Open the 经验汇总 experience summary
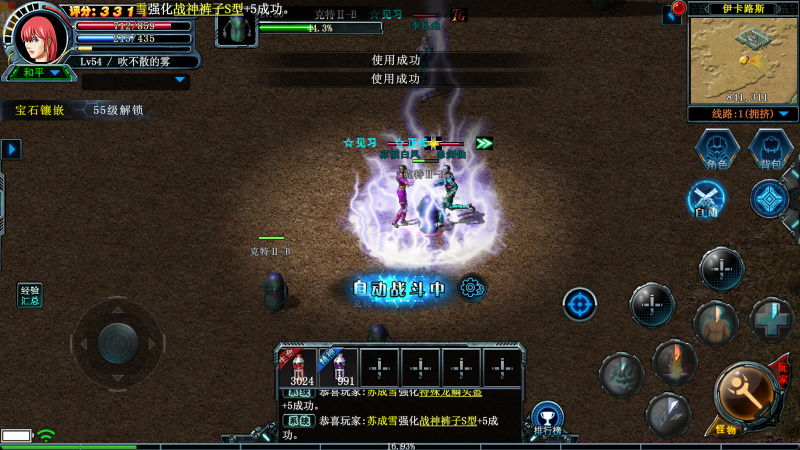 (x=30, y=295)
